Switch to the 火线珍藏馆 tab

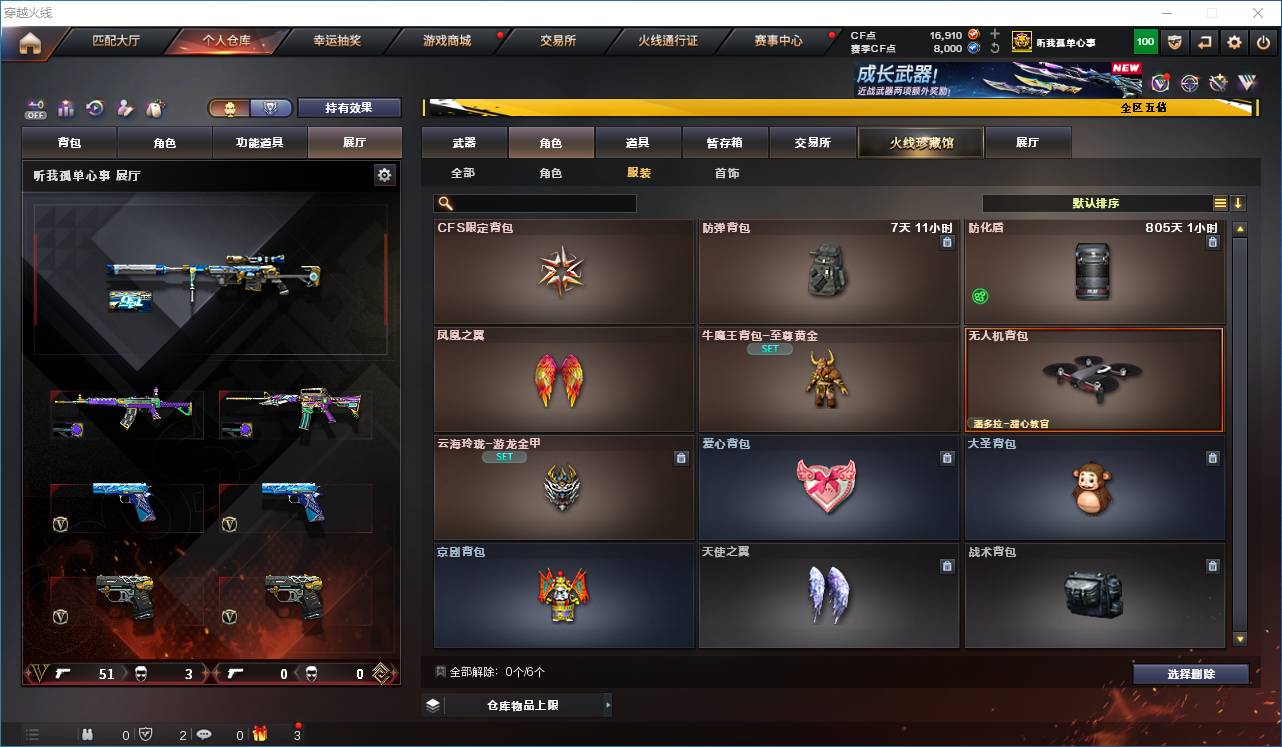point(921,142)
